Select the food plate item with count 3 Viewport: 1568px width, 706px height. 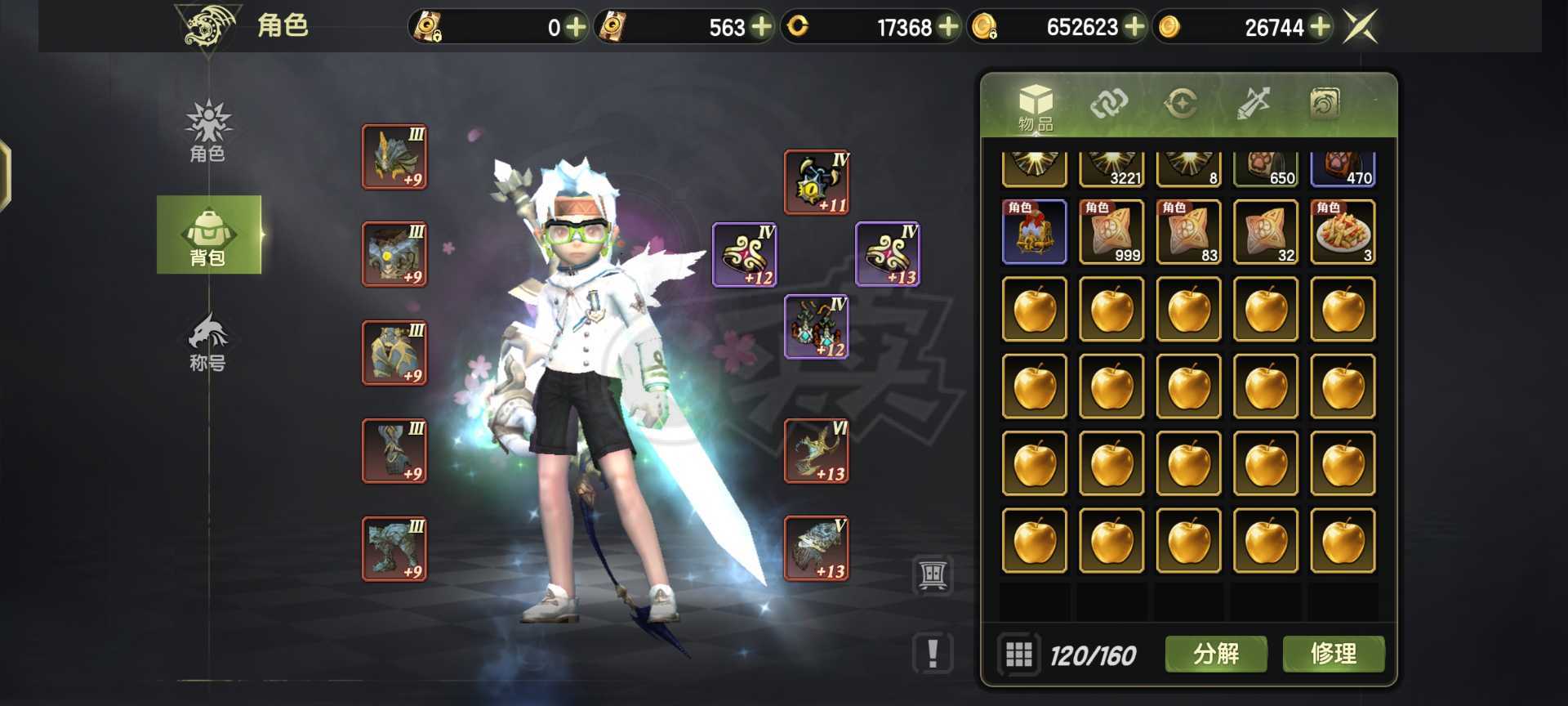pyautogui.click(x=1343, y=232)
